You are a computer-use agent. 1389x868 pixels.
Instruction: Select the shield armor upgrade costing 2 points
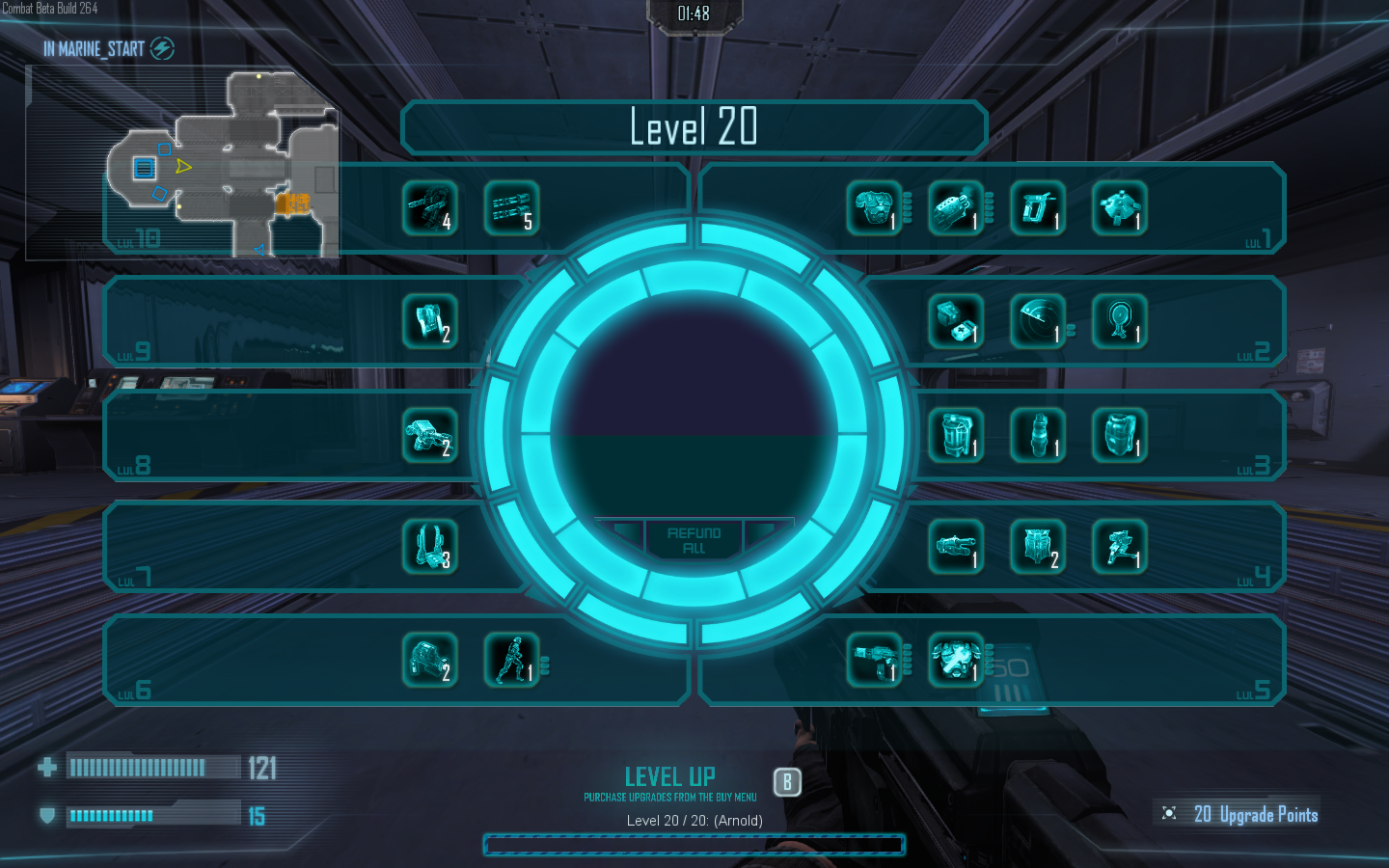[x=1038, y=547]
